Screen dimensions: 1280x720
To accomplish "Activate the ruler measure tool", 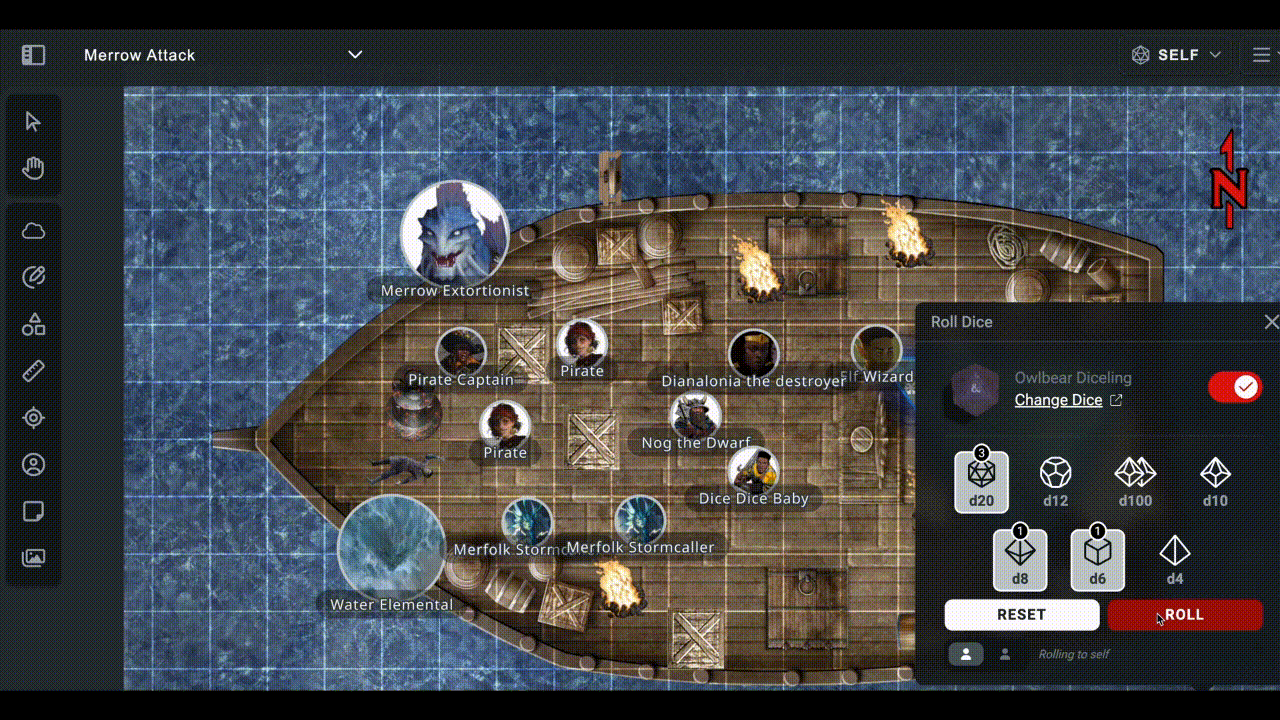I will 33,371.
